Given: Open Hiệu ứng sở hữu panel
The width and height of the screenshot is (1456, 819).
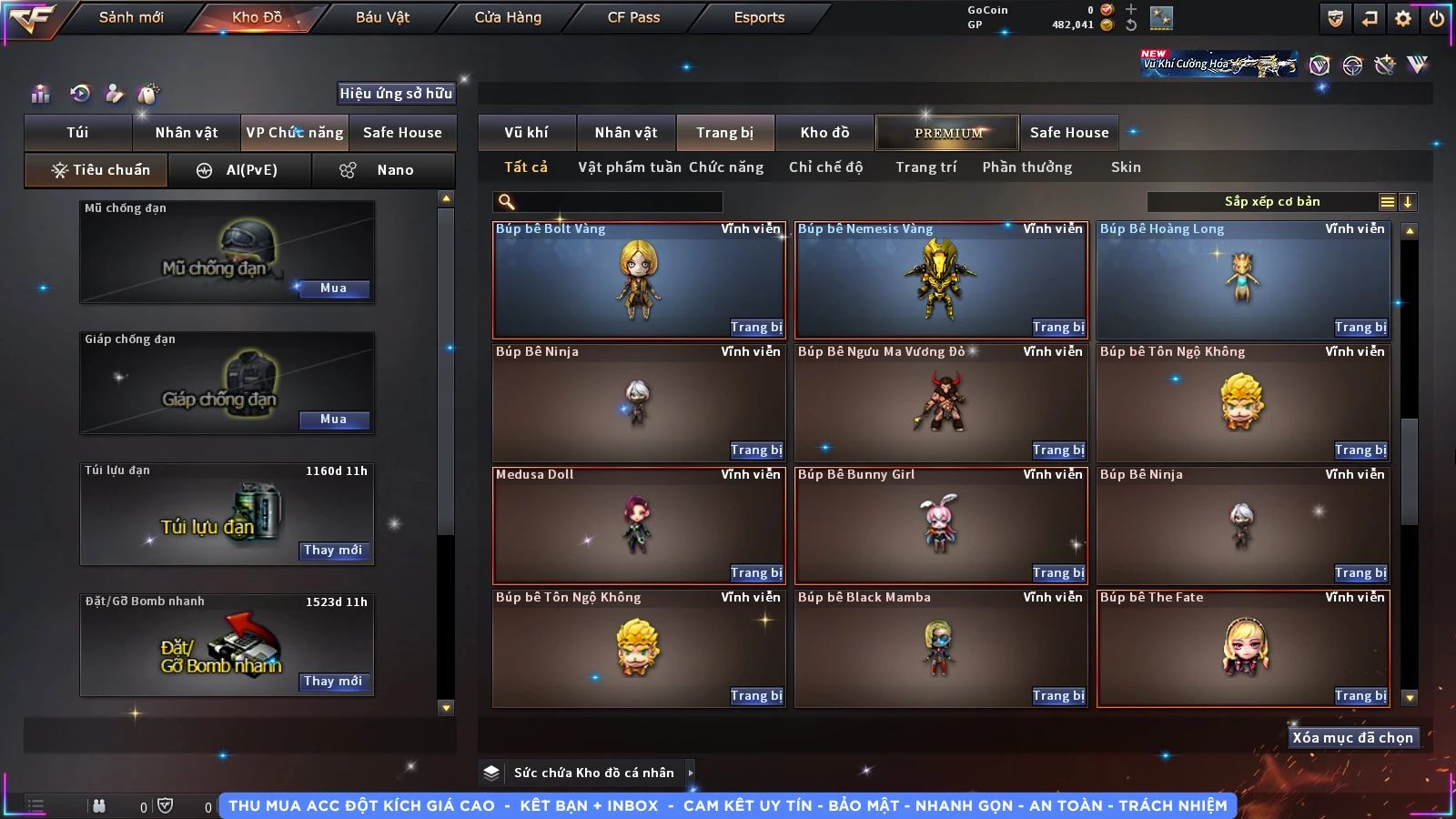Looking at the screenshot, I should pyautogui.click(x=396, y=94).
